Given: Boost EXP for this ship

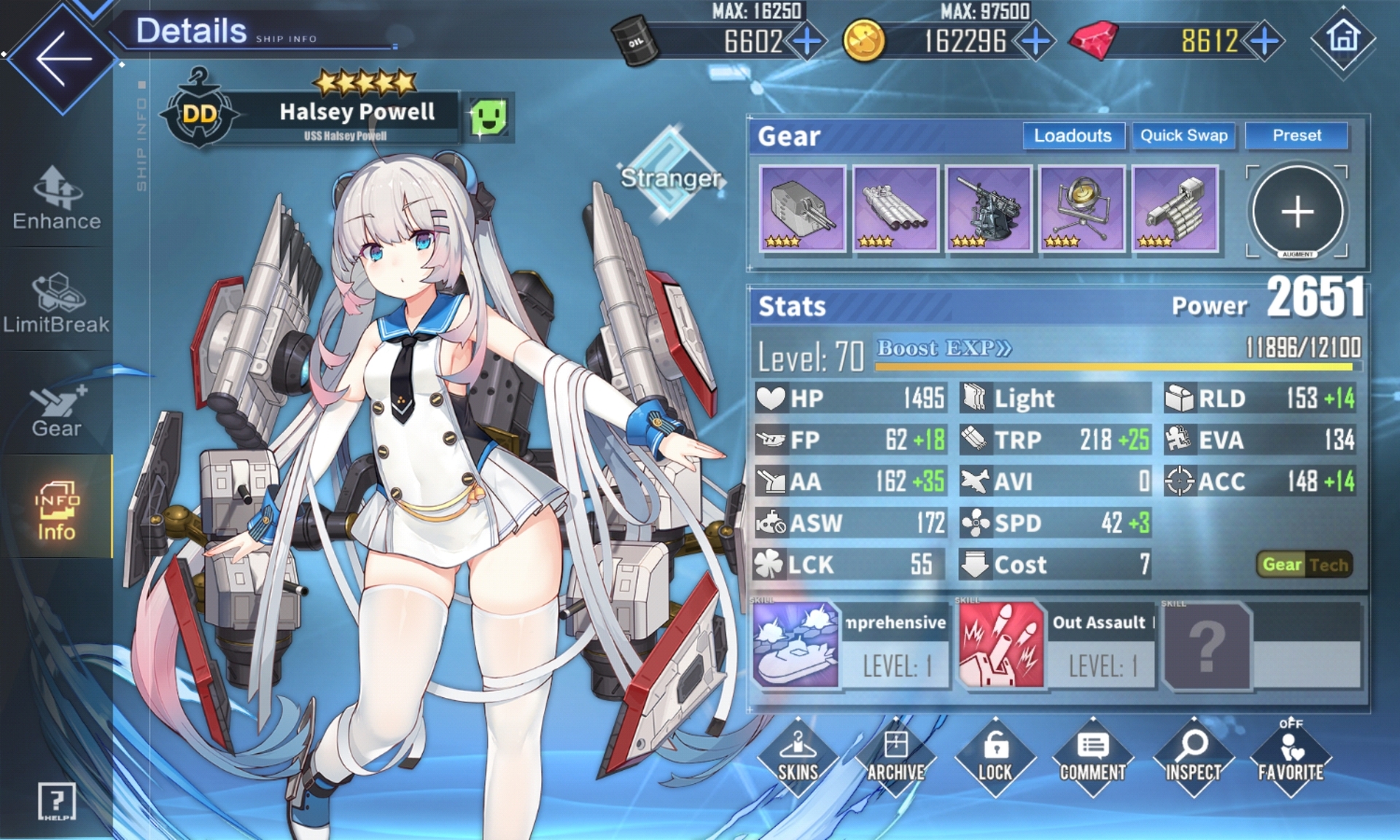Looking at the screenshot, I should pos(944,349).
